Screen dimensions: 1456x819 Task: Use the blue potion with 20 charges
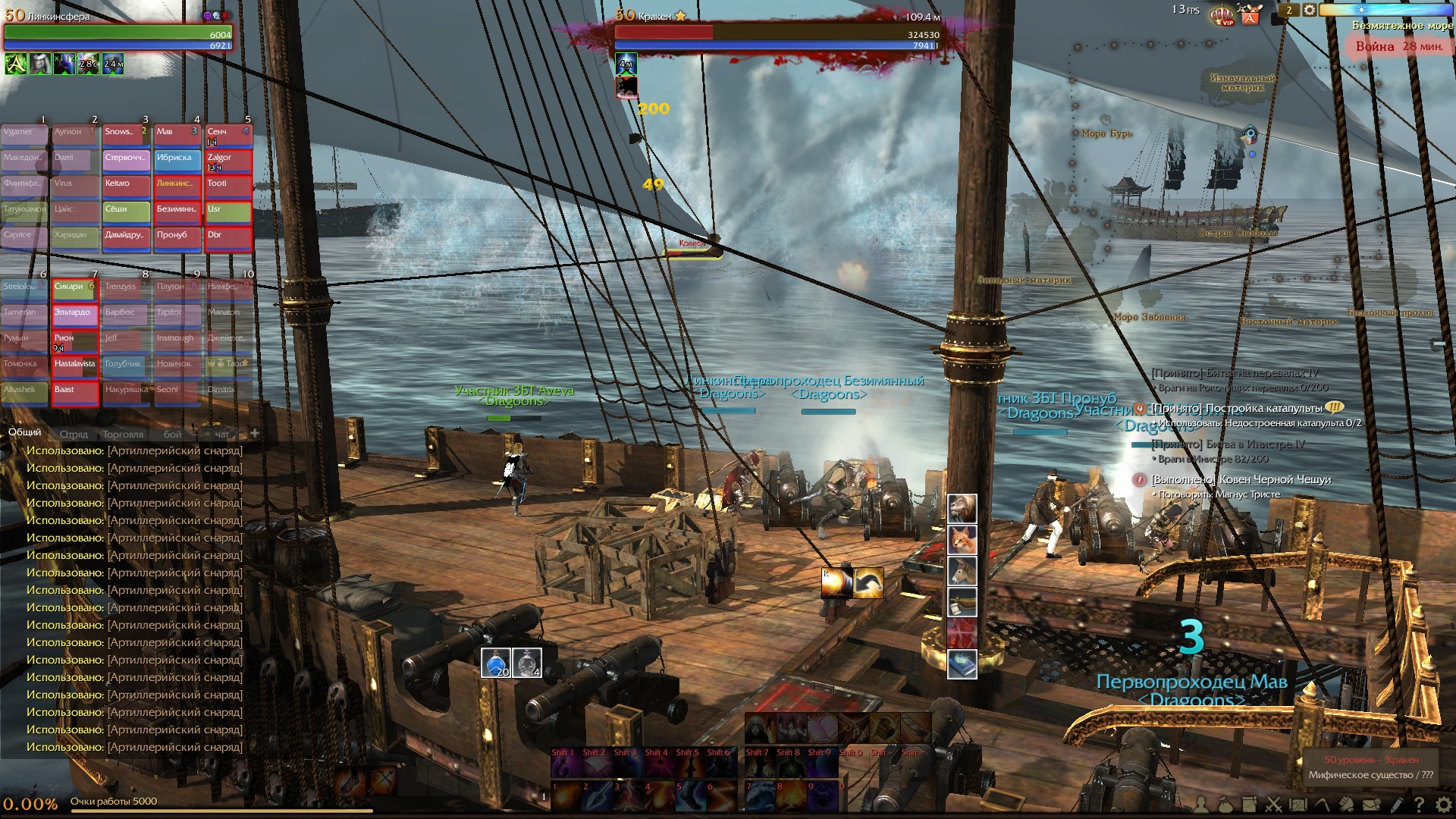click(496, 663)
